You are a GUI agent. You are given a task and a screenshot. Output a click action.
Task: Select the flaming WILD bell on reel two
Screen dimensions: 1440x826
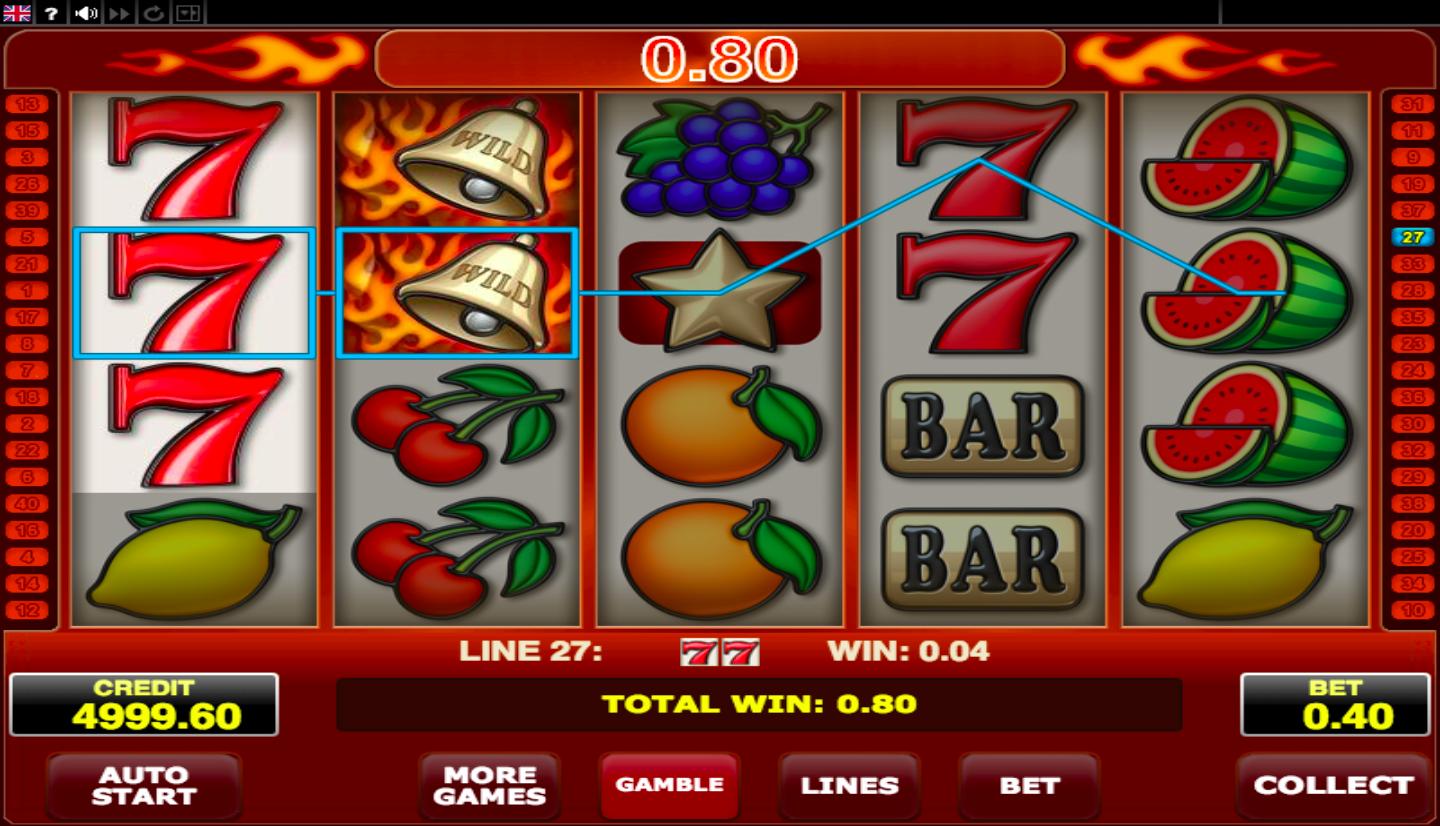click(458, 293)
